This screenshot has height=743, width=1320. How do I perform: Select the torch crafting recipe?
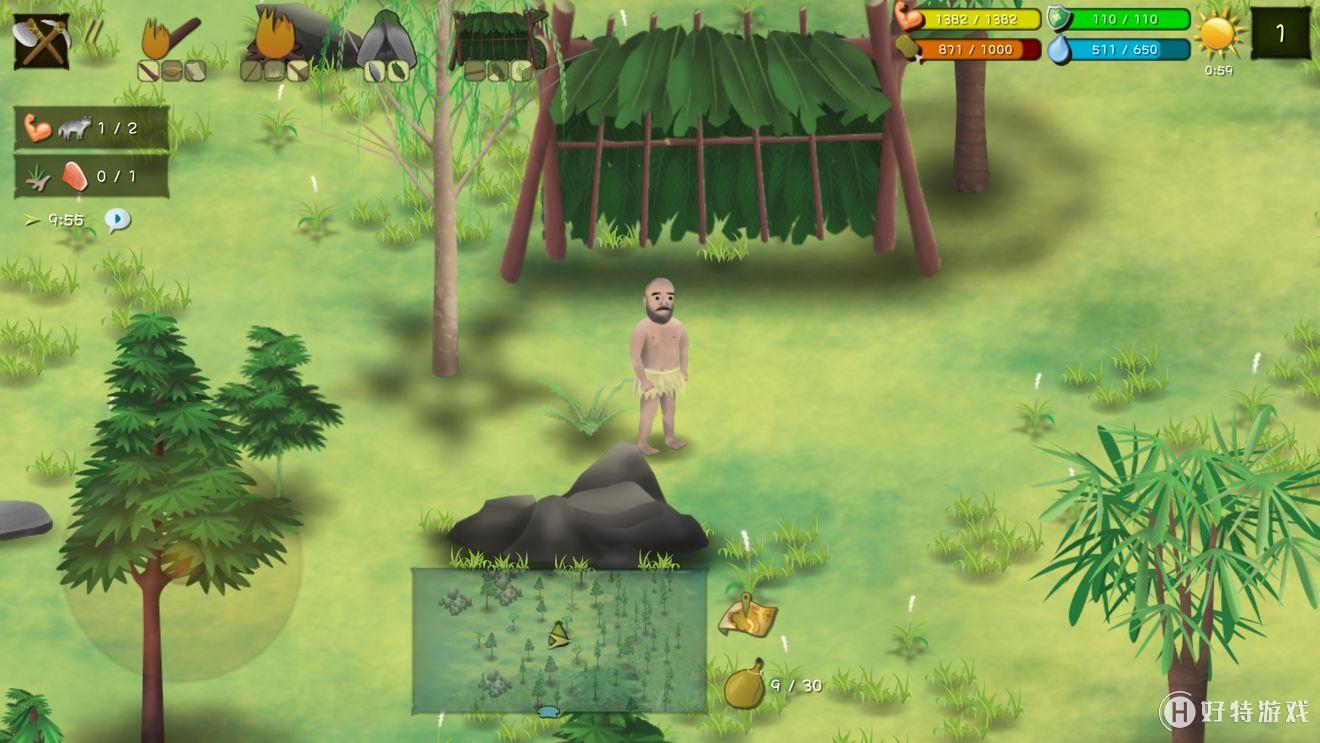point(170,42)
